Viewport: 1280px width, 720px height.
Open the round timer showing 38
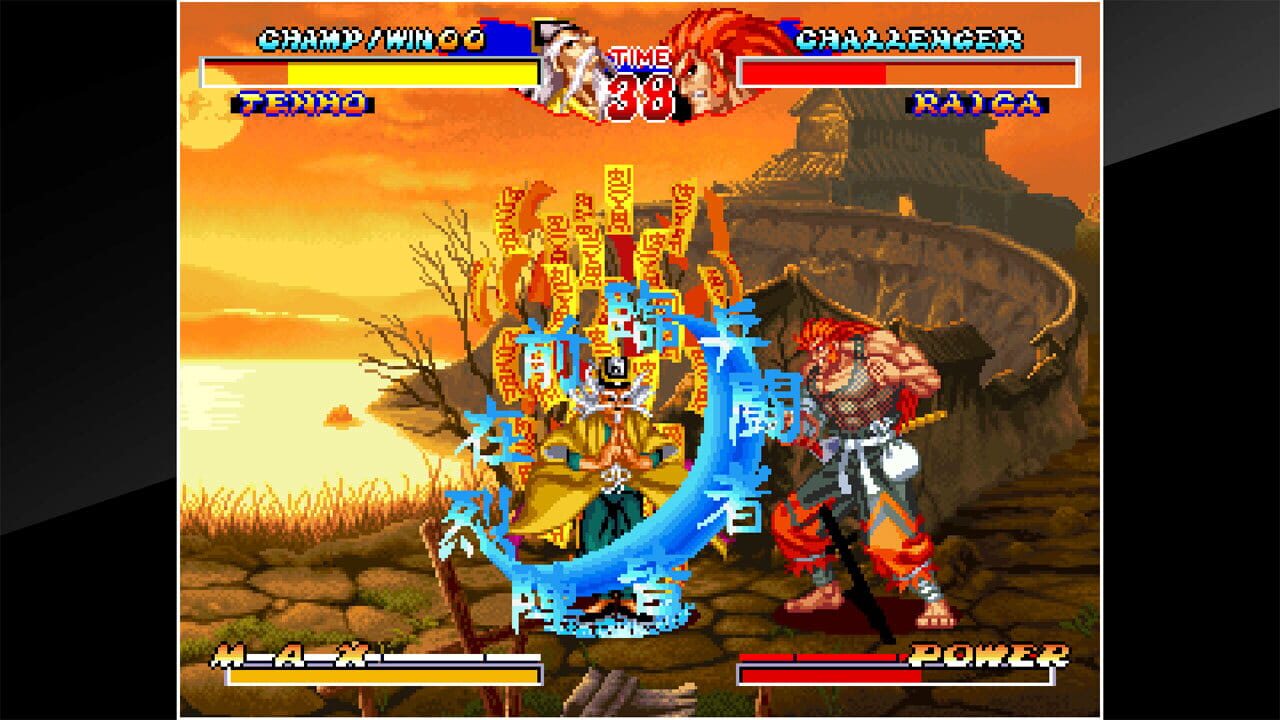640,90
